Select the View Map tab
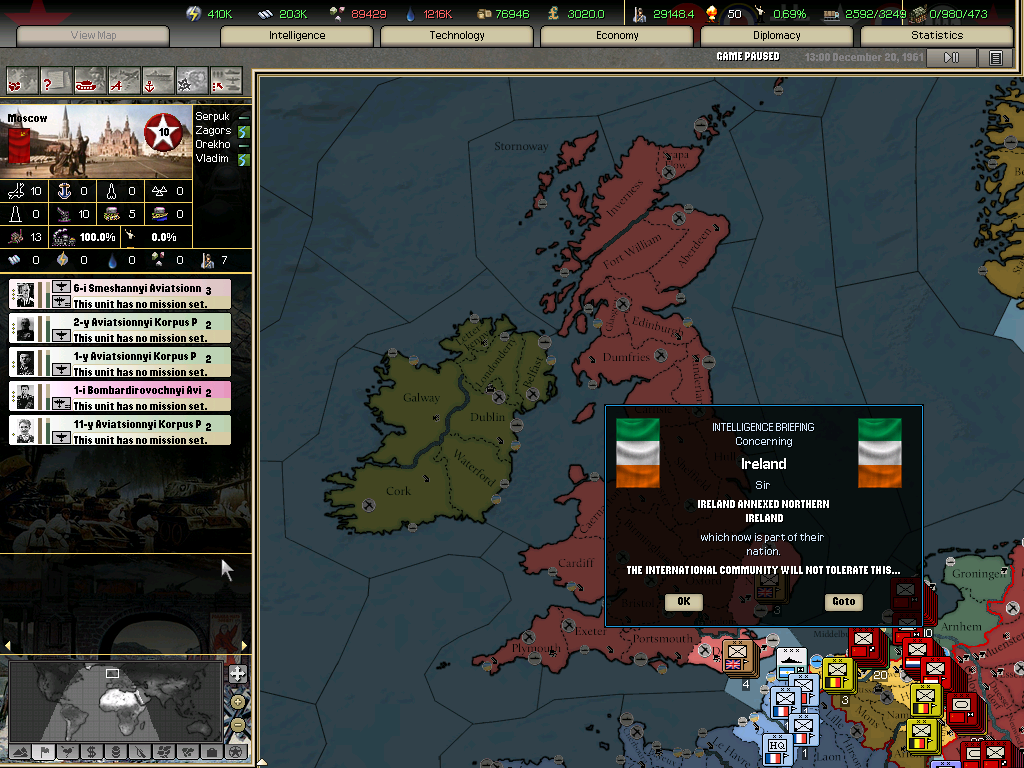The width and height of the screenshot is (1024, 768). pos(93,36)
